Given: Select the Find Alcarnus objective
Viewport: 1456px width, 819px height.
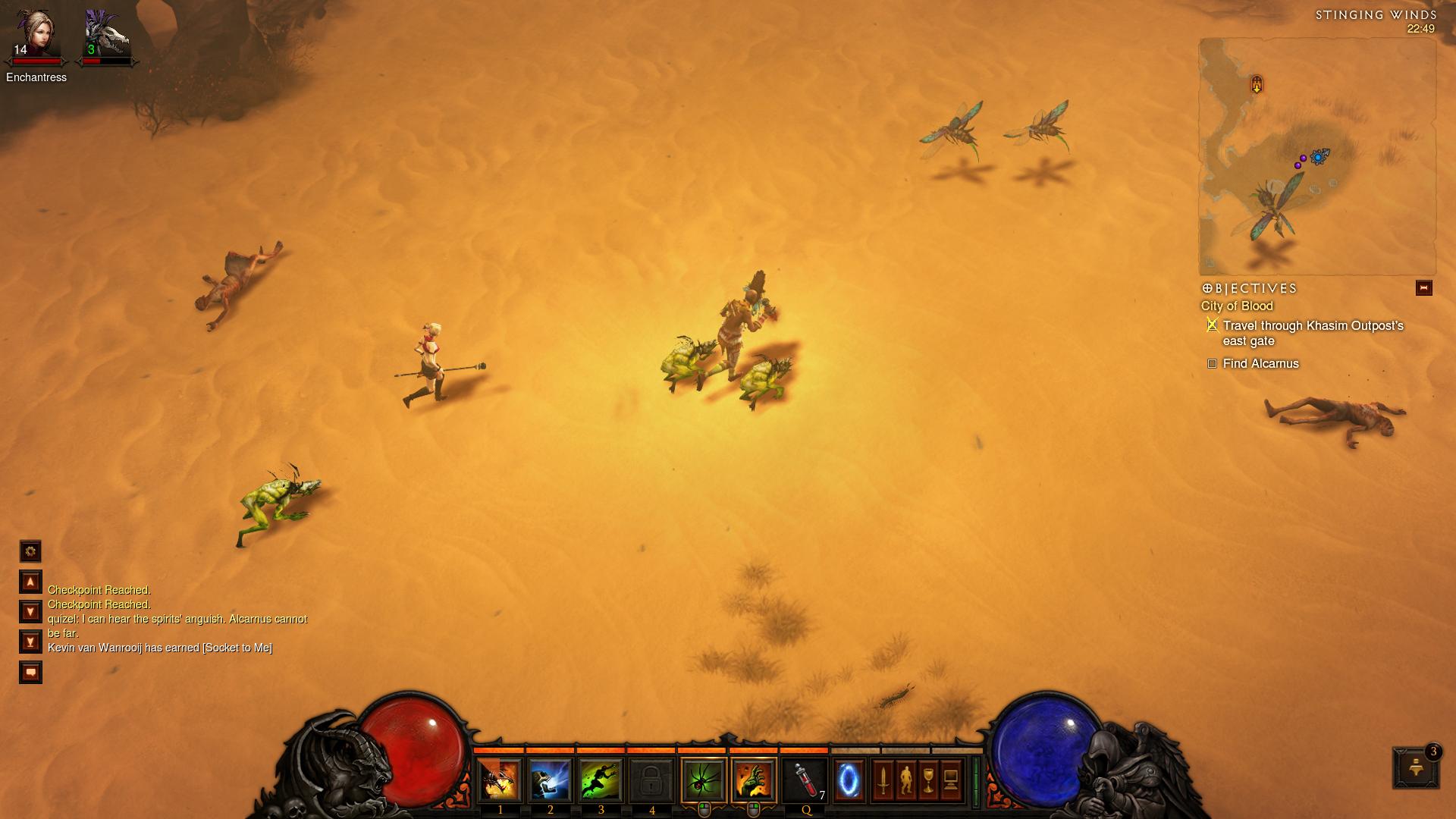Looking at the screenshot, I should coord(1260,364).
